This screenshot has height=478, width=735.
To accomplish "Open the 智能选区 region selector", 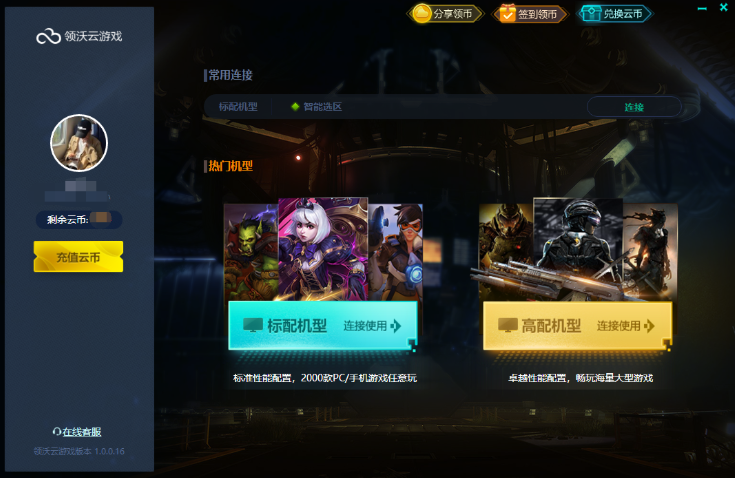I will coord(316,107).
